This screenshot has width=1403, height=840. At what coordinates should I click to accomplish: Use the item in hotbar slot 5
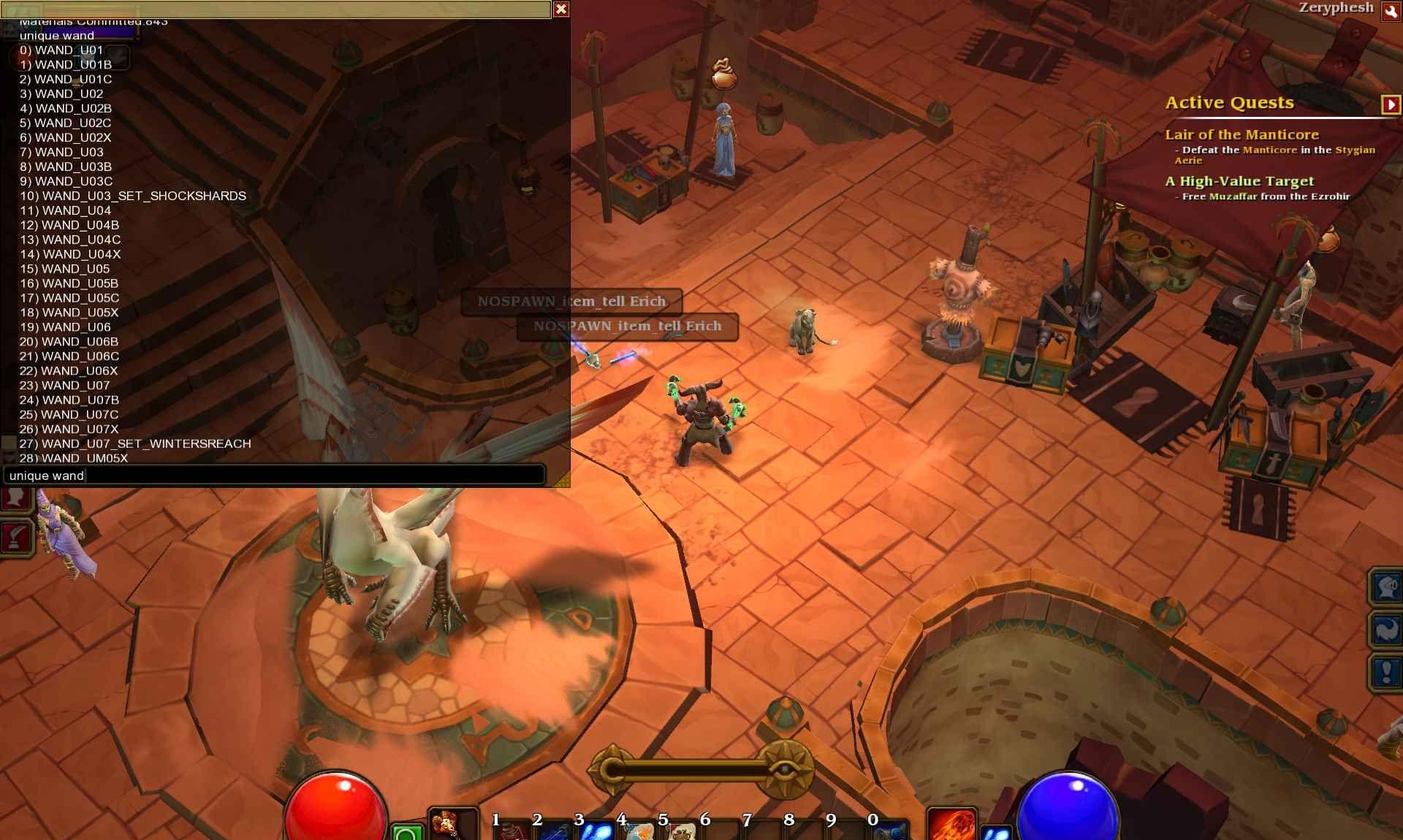point(681,831)
